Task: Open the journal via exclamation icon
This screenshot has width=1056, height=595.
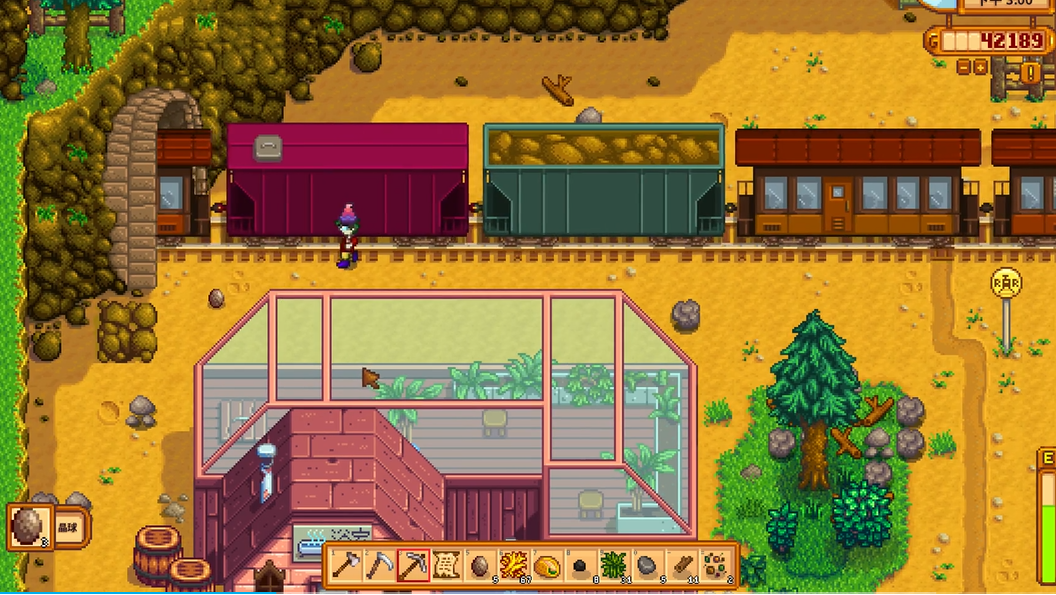Action: 1030,72
